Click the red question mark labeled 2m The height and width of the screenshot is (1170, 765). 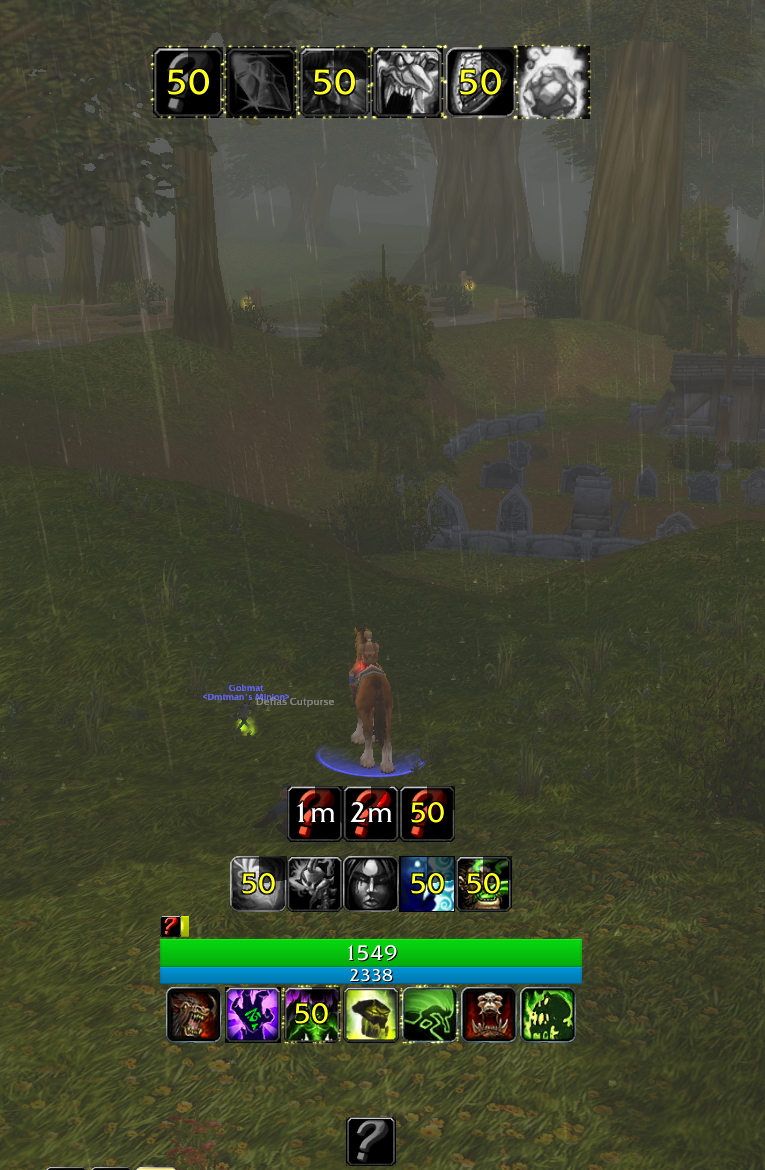(371, 813)
